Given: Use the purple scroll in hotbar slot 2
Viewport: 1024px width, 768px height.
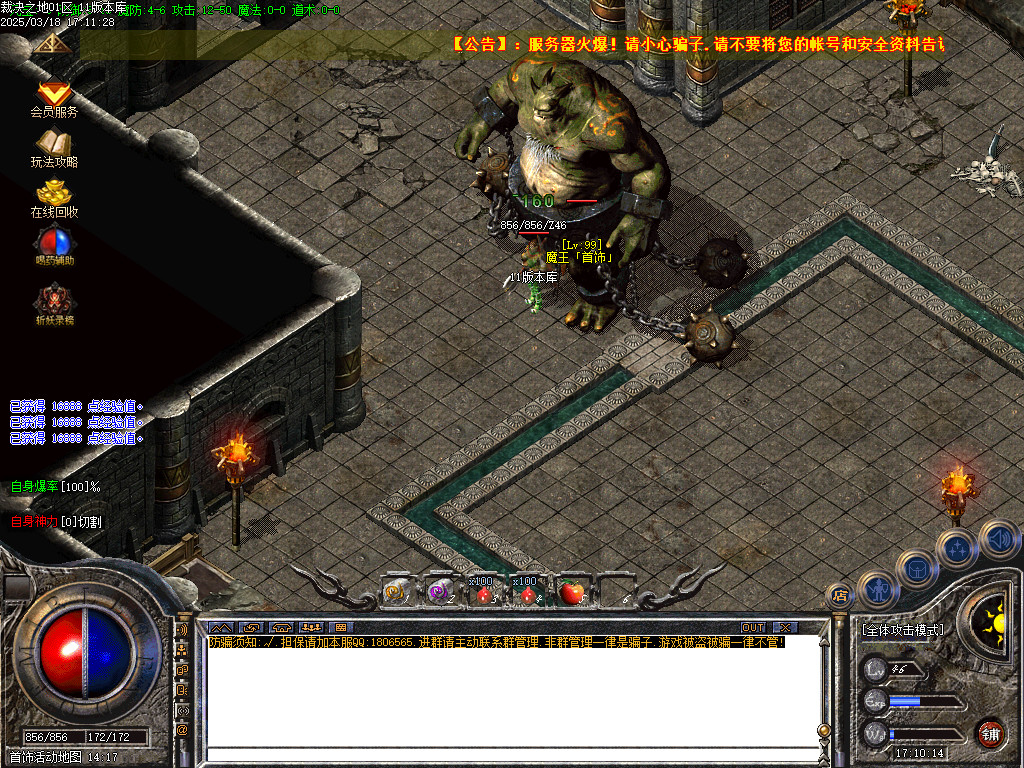Looking at the screenshot, I should 439,592.
